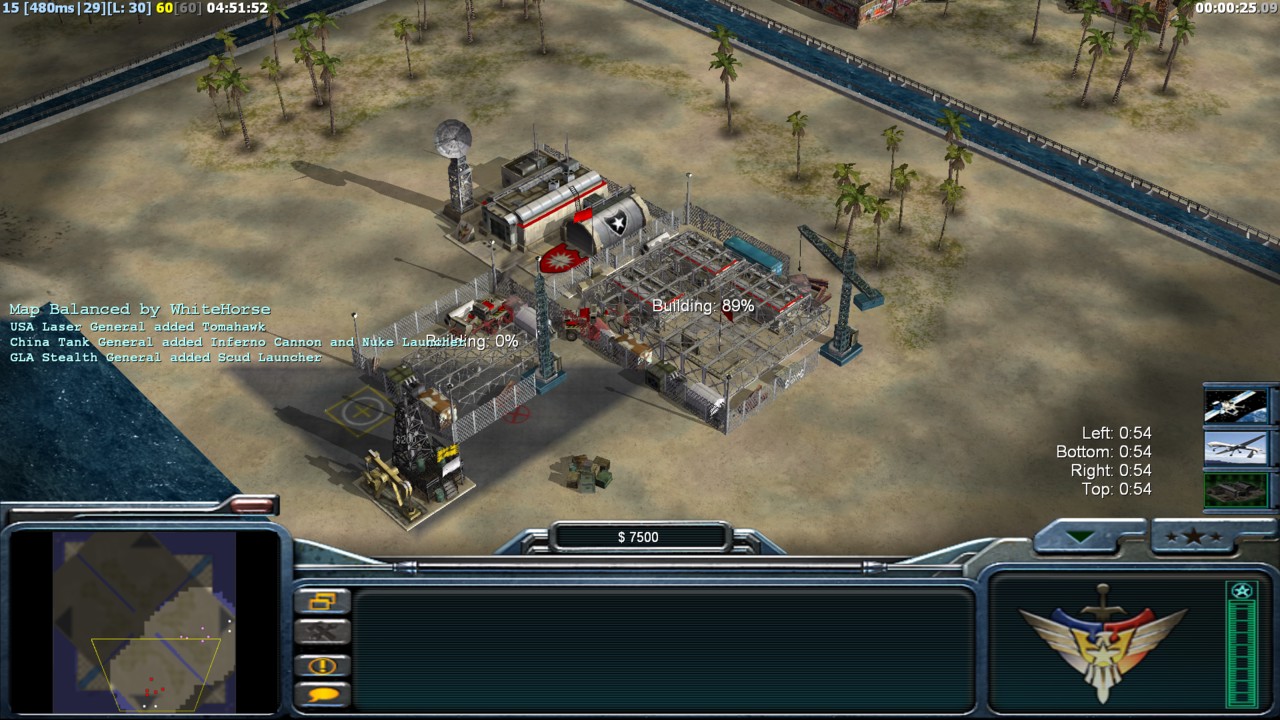Open the overlapping windows menu button

pyautogui.click(x=323, y=601)
